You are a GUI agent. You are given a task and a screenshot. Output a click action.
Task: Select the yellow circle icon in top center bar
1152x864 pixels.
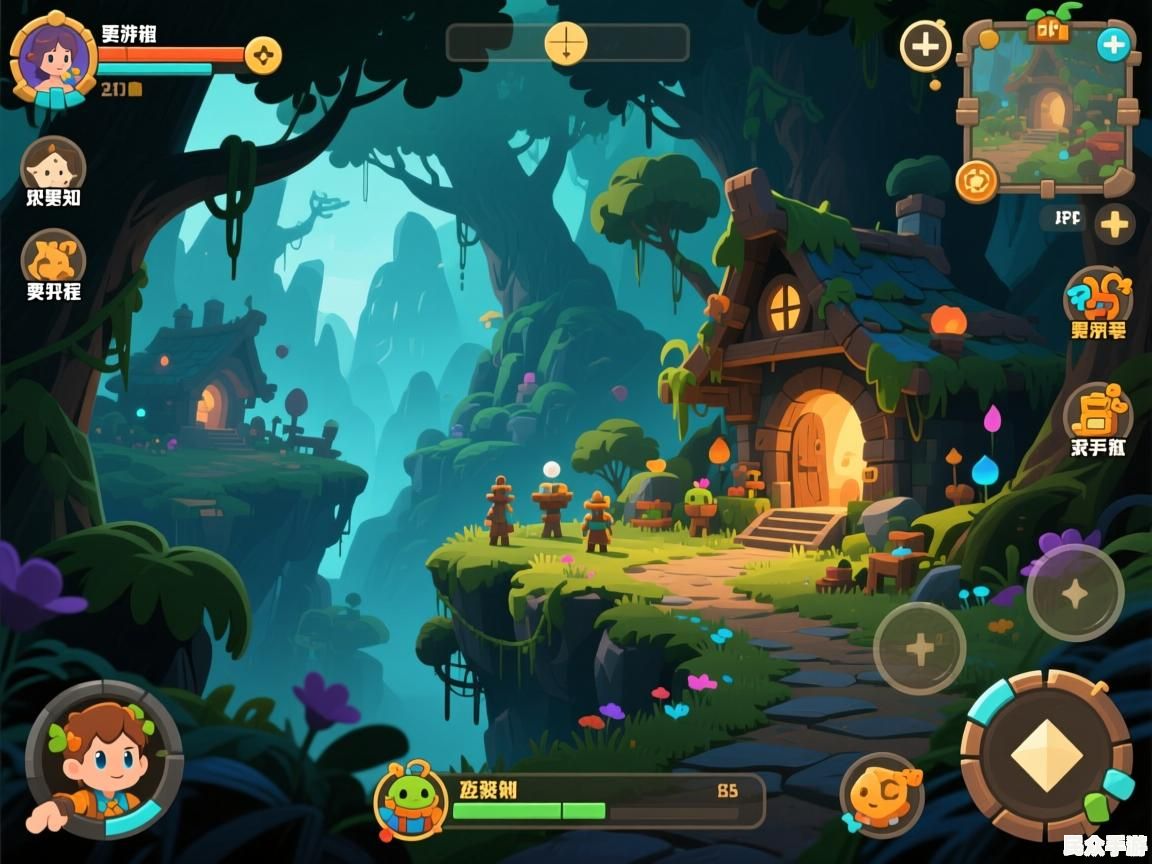tap(566, 44)
